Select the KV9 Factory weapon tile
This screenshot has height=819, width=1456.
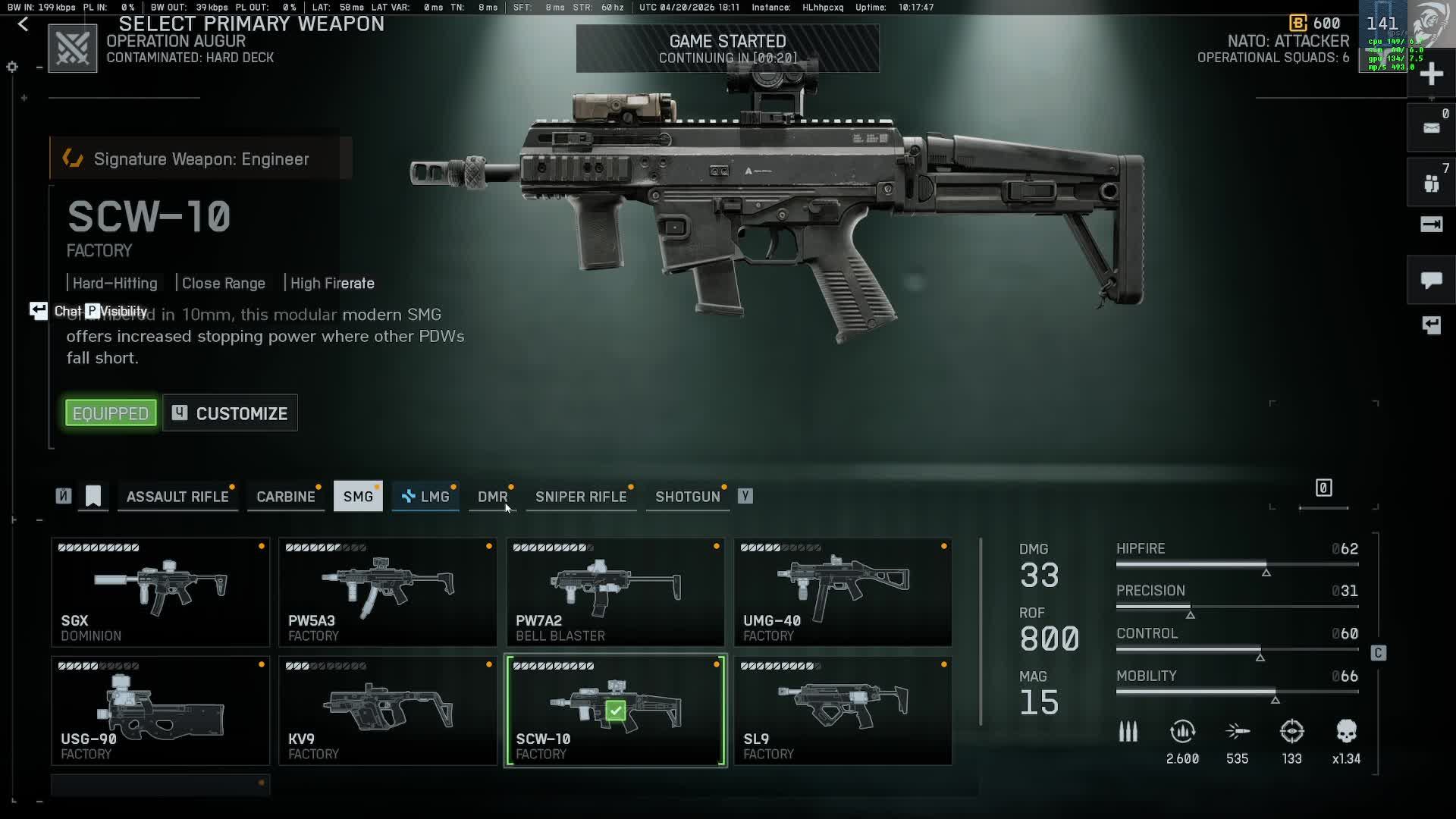[388, 711]
